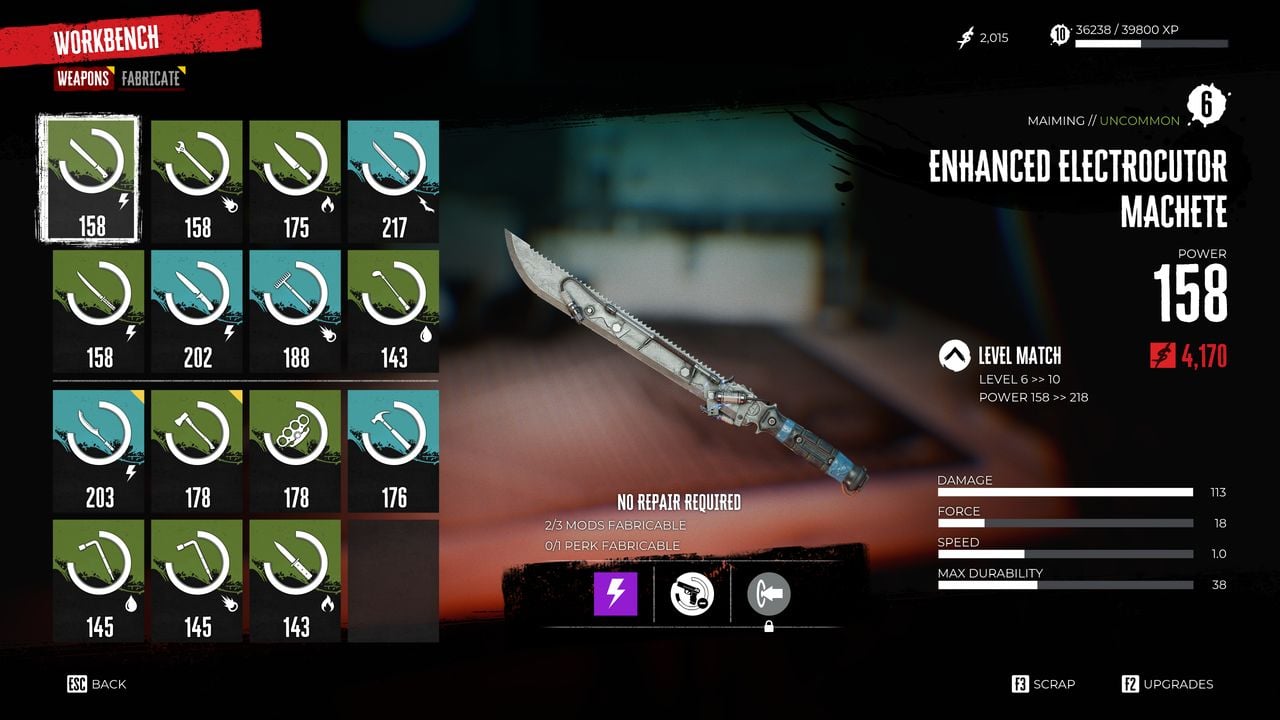Viewport: 1280px width, 720px height.
Task: Pick the 203 power curved blade
Action: point(99,450)
